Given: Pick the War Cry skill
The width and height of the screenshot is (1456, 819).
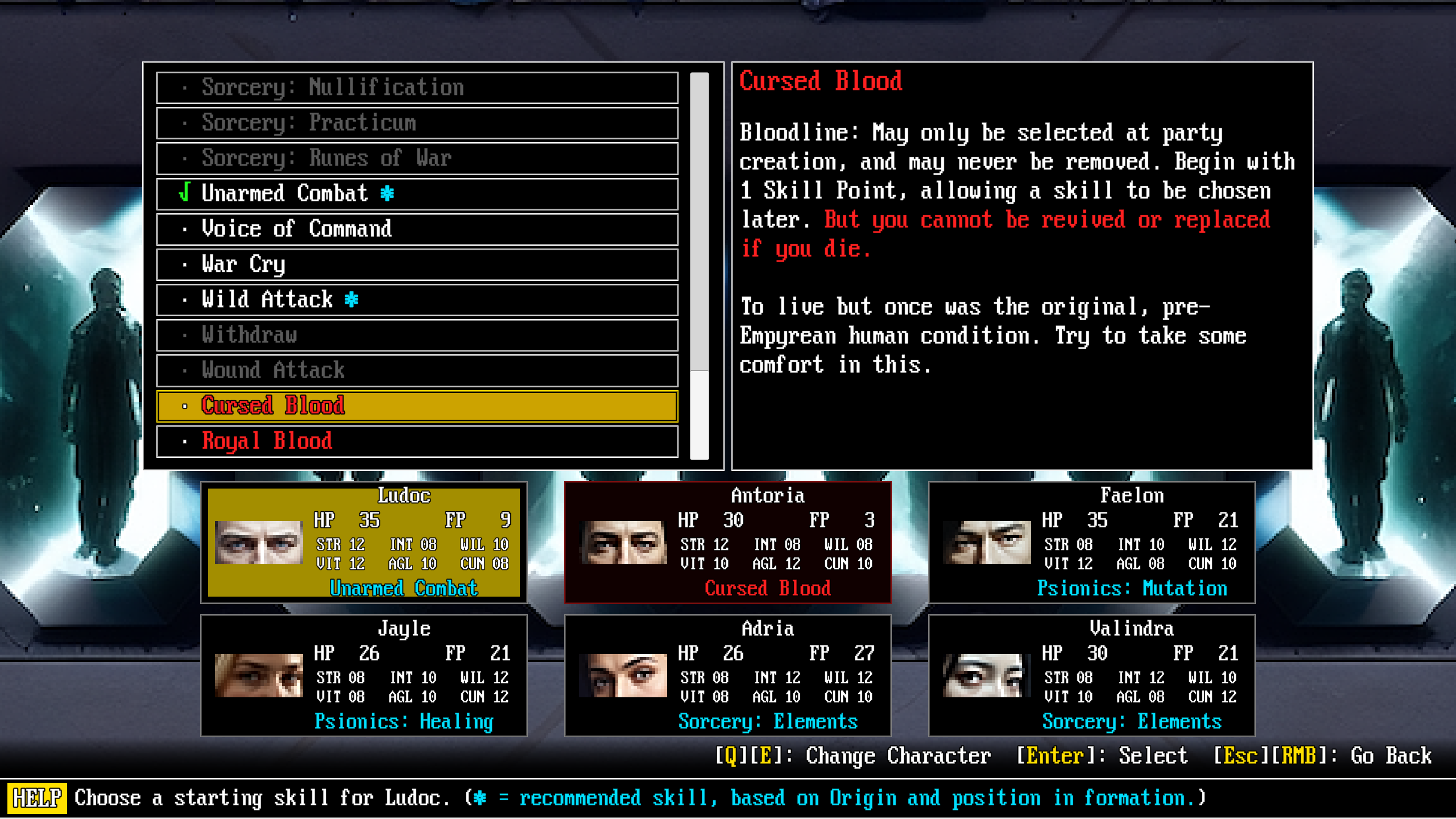Looking at the screenshot, I should [417, 264].
